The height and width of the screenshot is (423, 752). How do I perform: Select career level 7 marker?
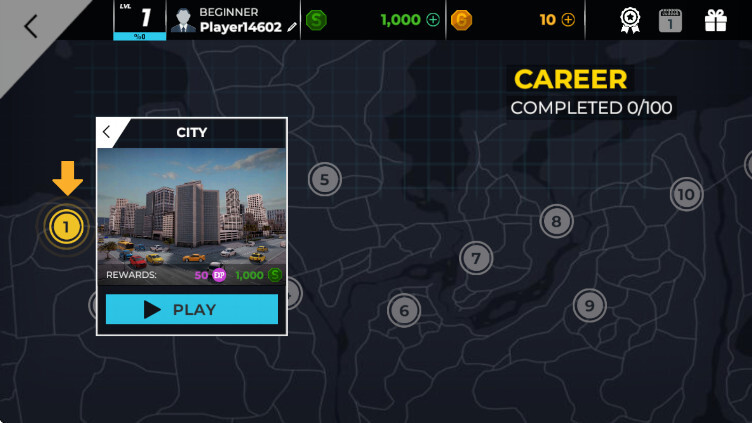coord(476,259)
